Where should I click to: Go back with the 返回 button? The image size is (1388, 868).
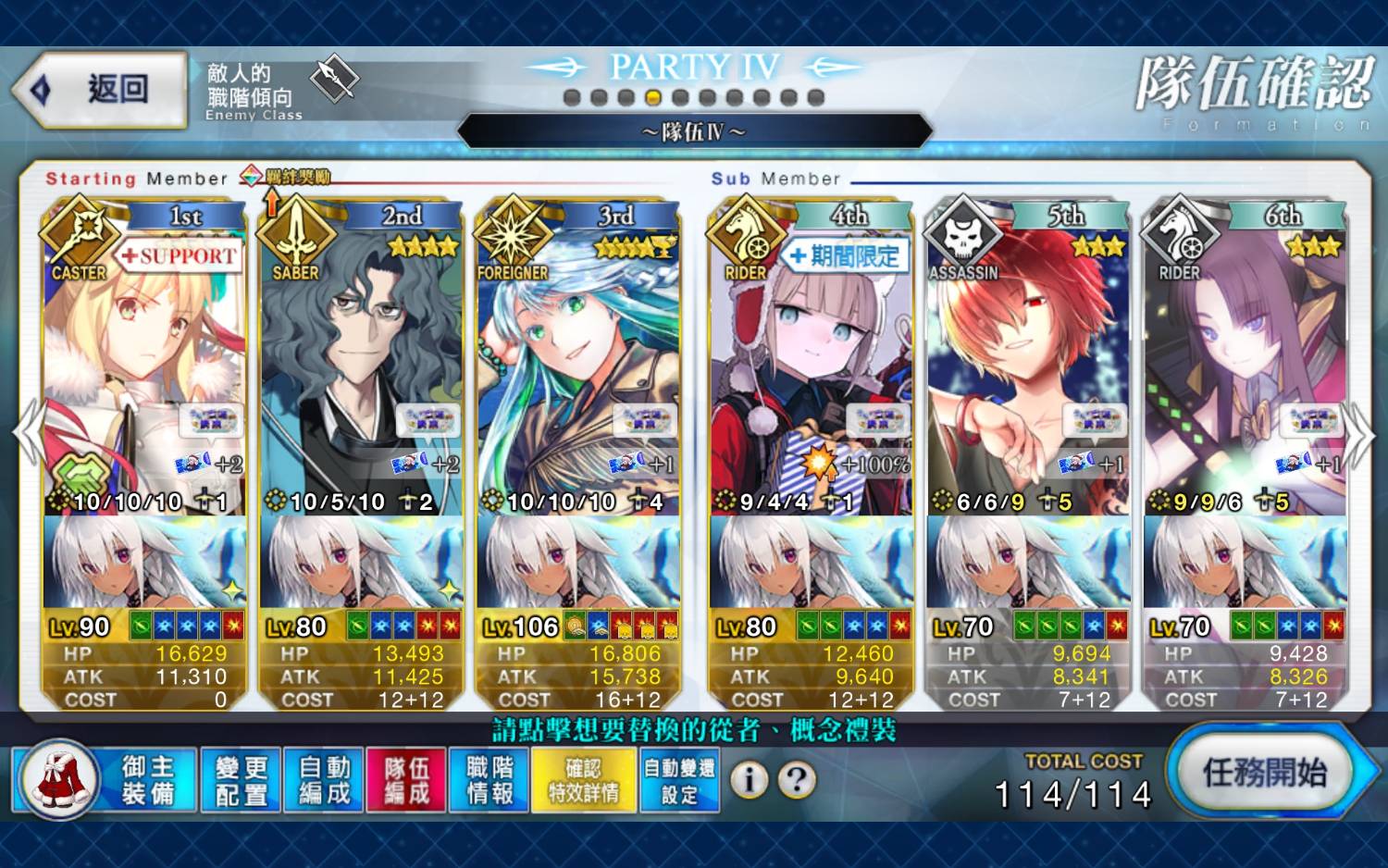(100, 89)
